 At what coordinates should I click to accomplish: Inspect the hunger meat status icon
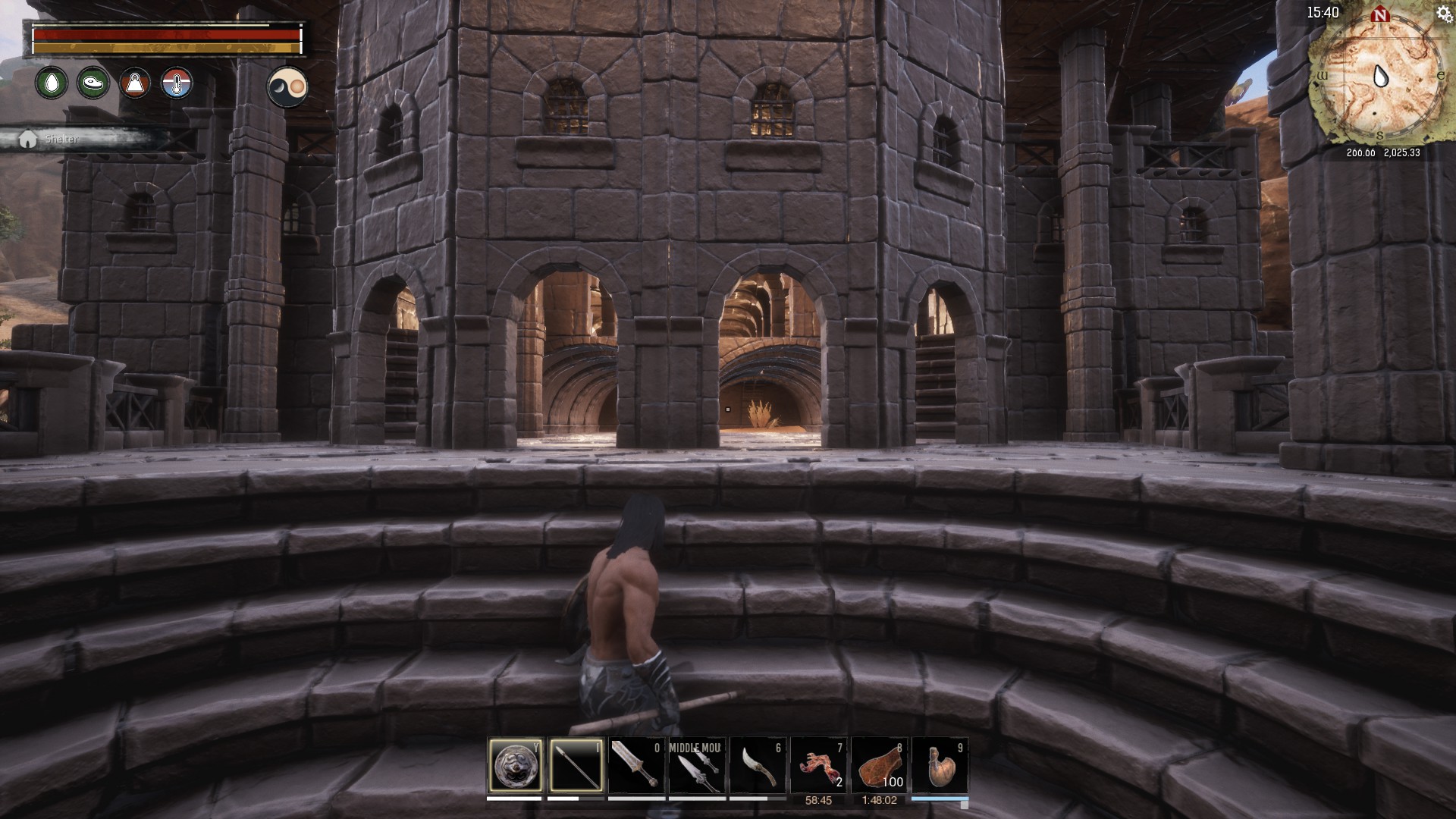93,83
